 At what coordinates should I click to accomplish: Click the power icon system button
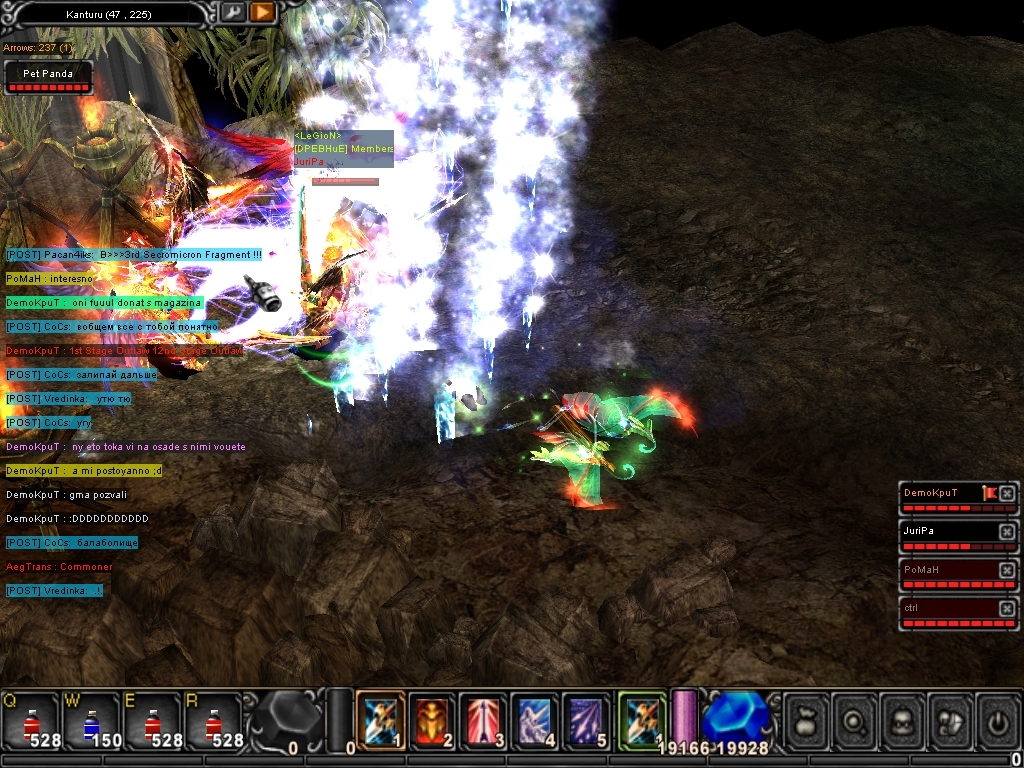pos(998,720)
